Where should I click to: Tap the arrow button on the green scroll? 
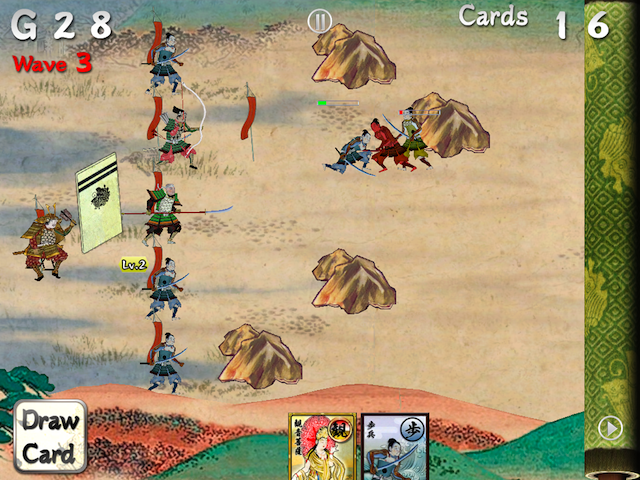tap(609, 428)
